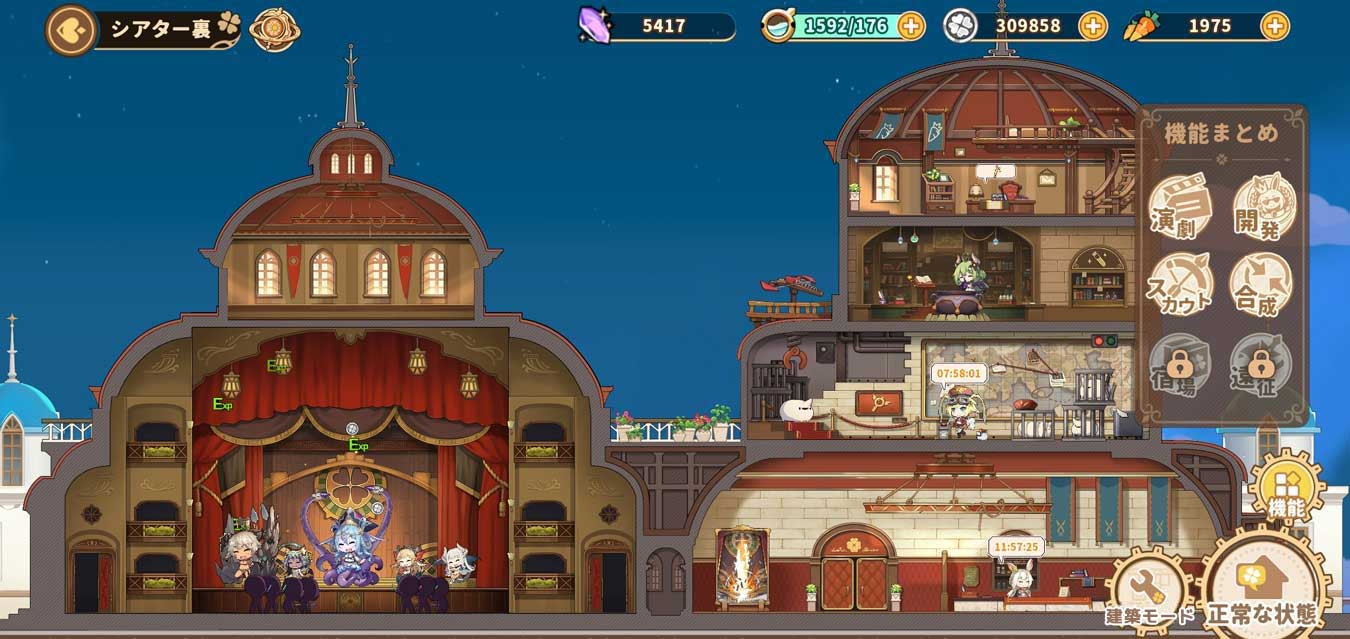
Task: Check the 11:57:25 timer bubble
Action: coord(1016,547)
